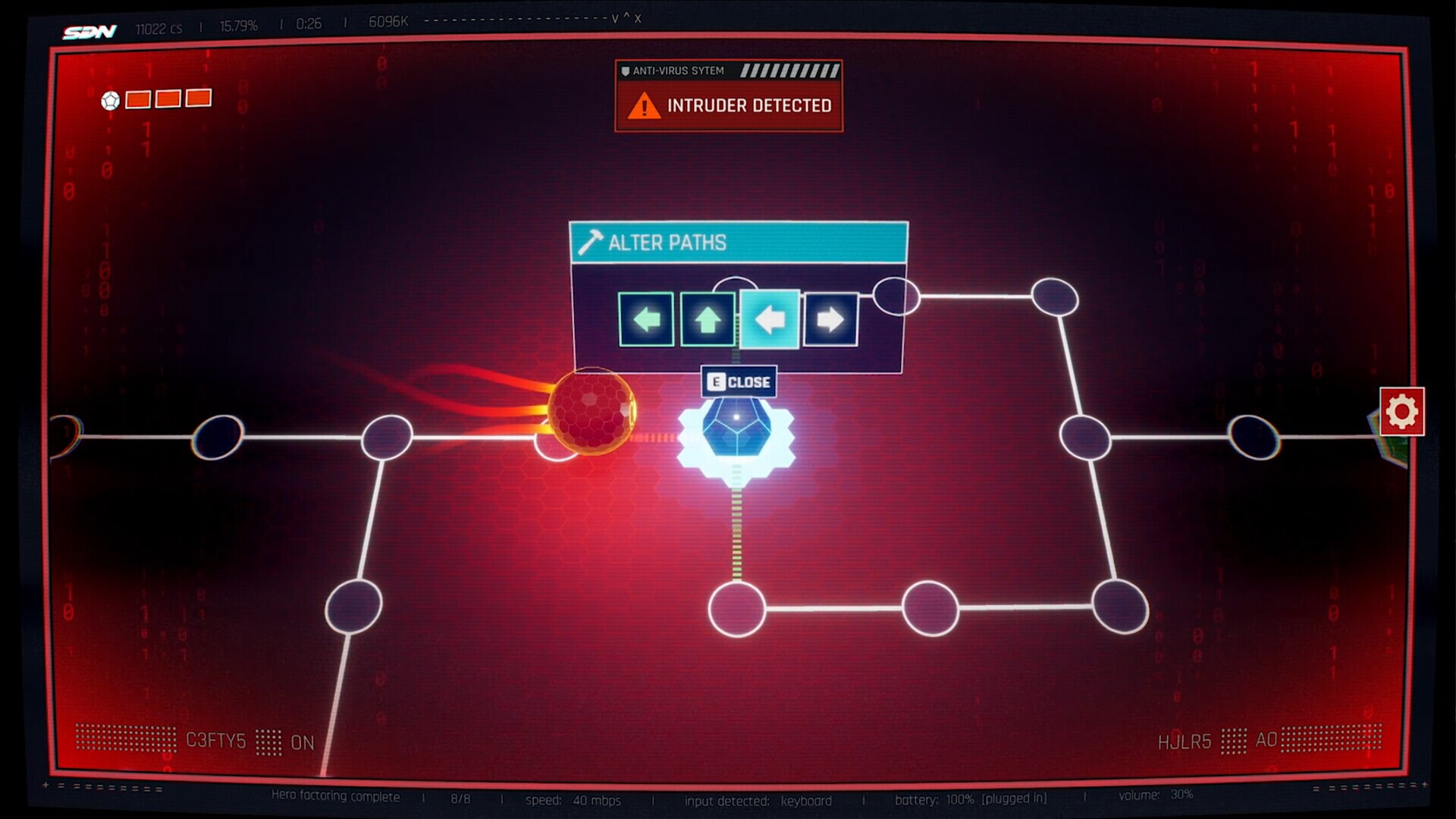Enable the green up arrow path direction
The width and height of the screenshot is (1456, 819).
[707, 319]
